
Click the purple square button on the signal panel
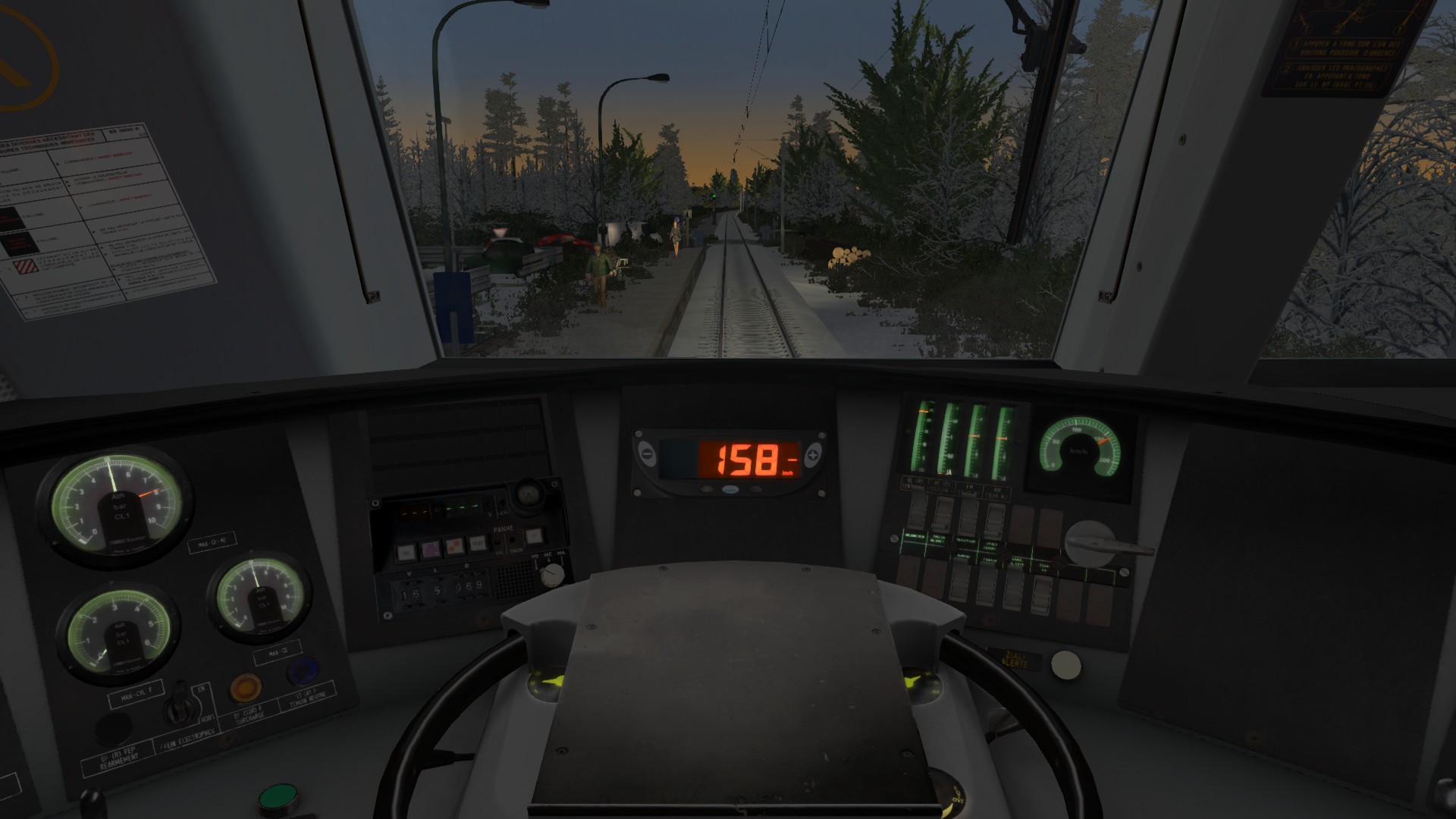430,548
